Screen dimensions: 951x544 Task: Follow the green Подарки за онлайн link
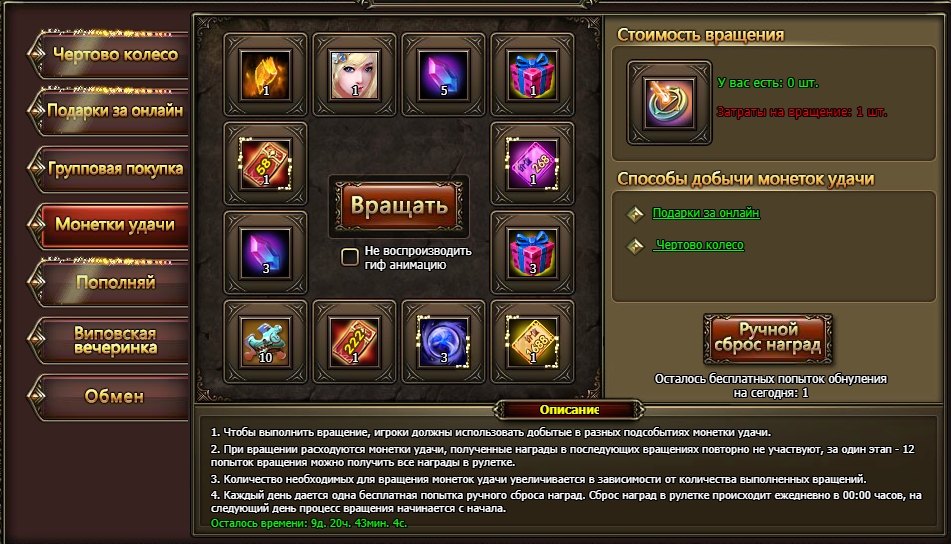[x=706, y=213]
